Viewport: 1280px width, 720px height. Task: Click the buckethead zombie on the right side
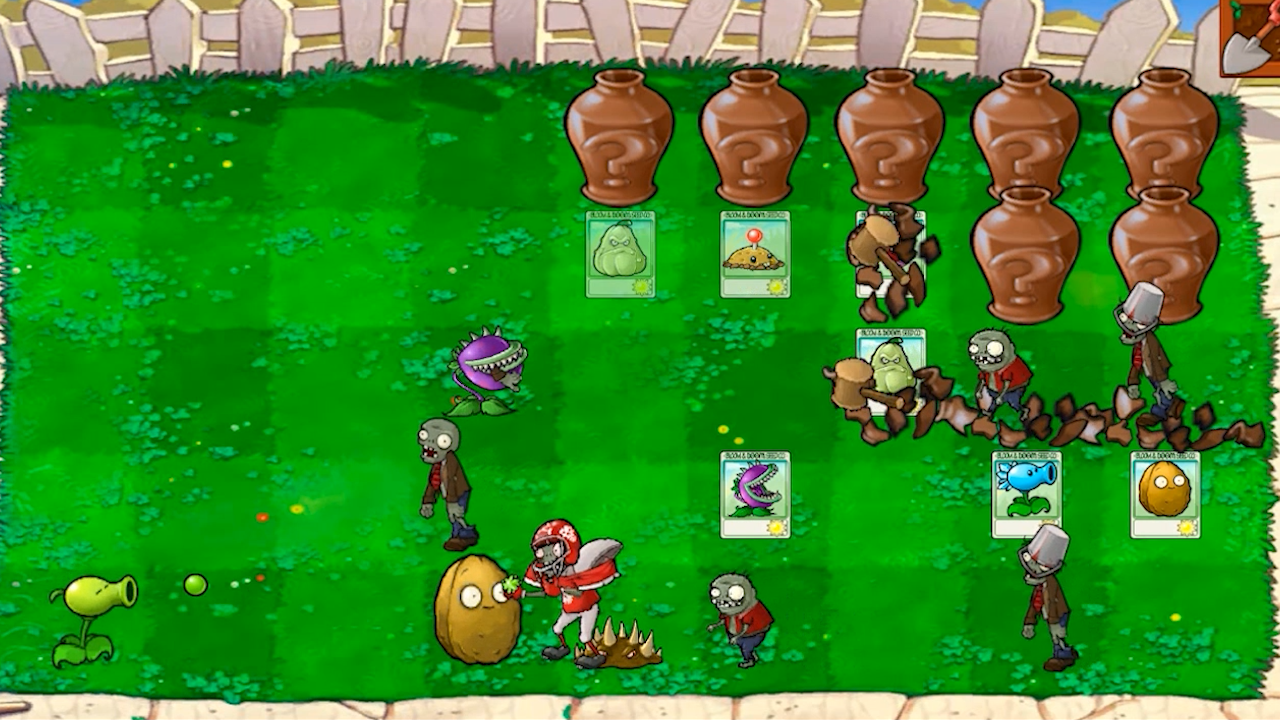tap(1045, 590)
